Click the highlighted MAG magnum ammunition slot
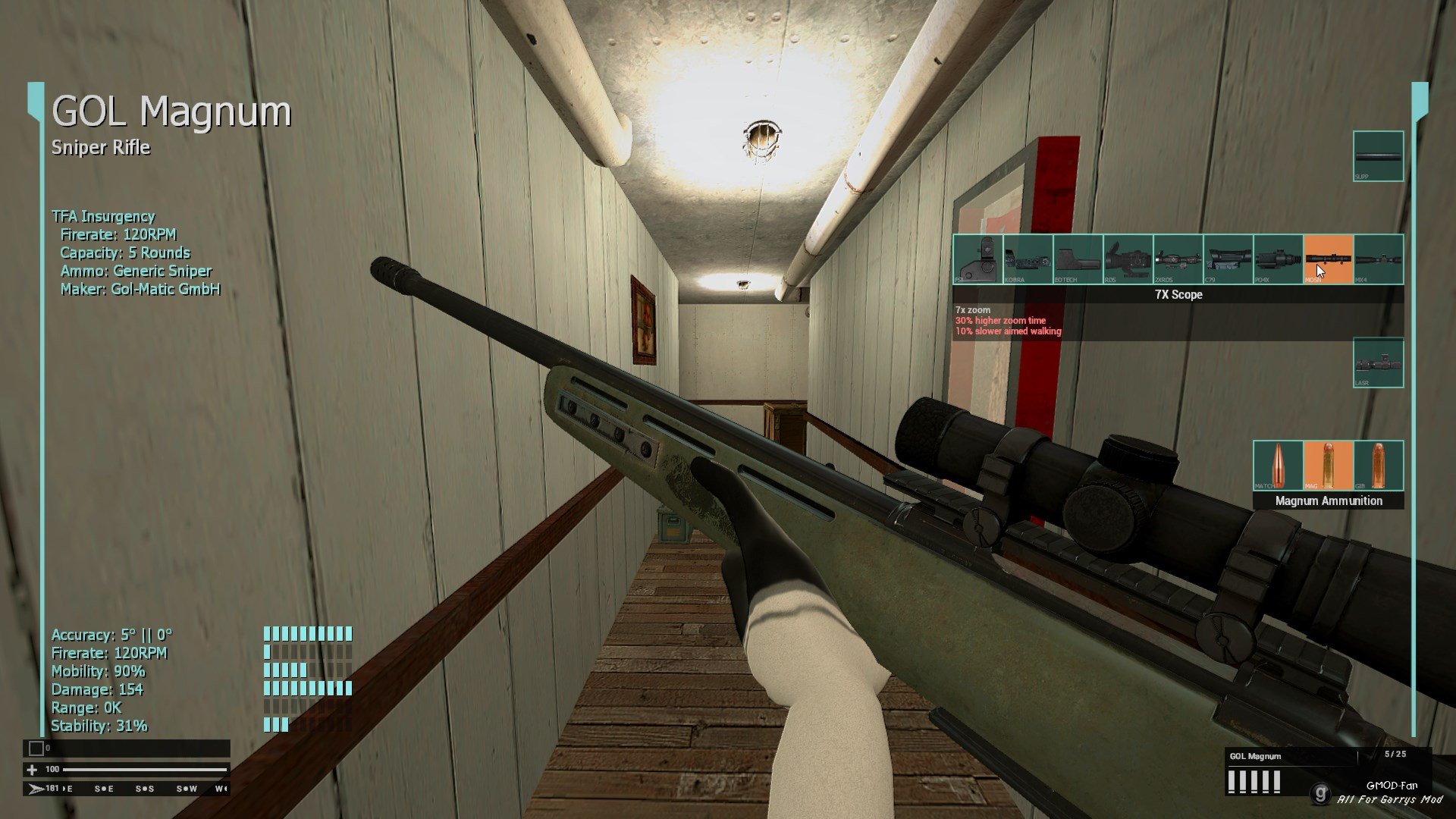The height and width of the screenshot is (819, 1456). click(x=1328, y=466)
